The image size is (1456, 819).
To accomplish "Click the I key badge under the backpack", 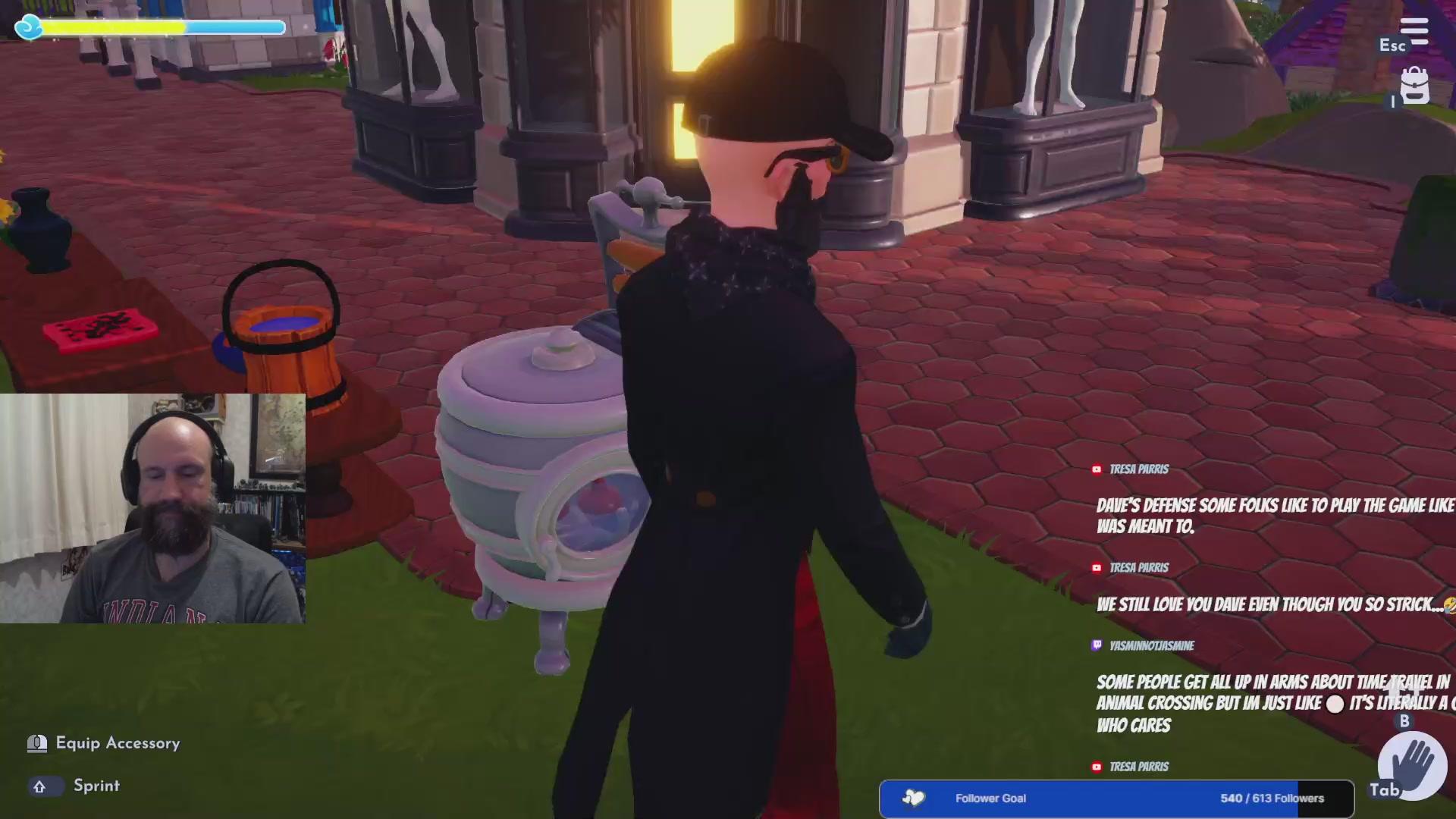I will pyautogui.click(x=1394, y=103).
